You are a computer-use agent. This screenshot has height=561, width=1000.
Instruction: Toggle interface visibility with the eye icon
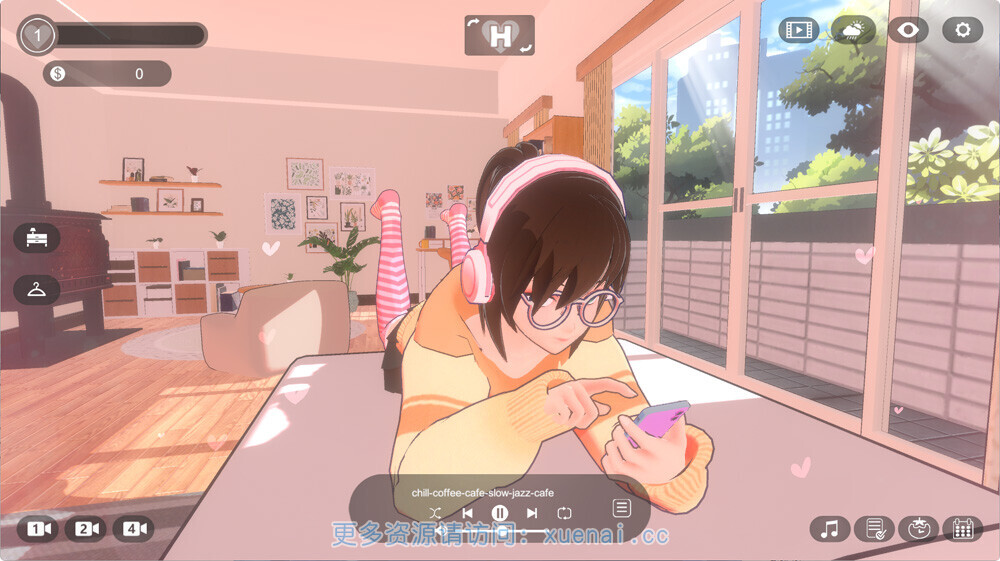tap(908, 30)
